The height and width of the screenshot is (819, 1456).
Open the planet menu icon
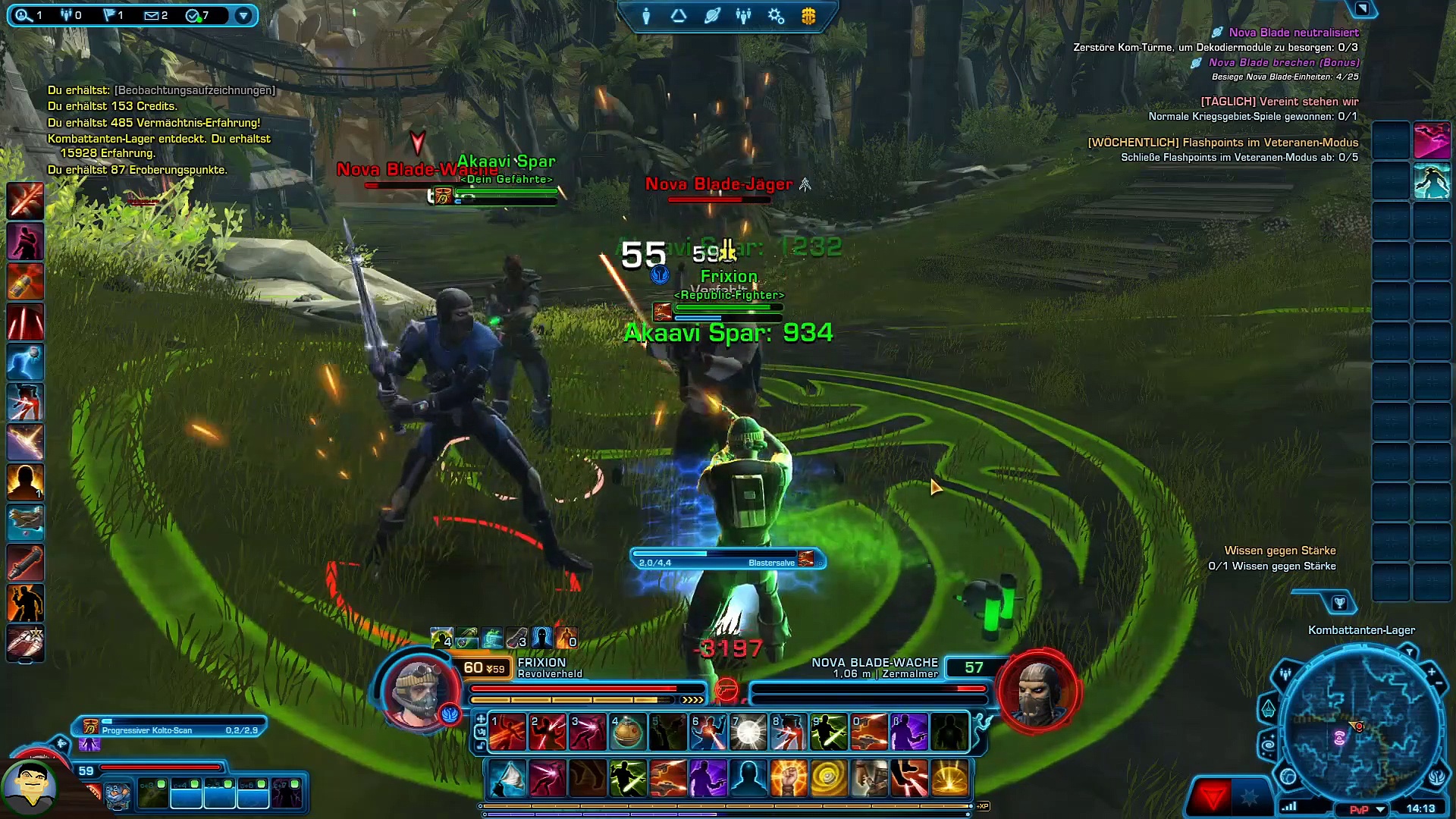(x=711, y=16)
